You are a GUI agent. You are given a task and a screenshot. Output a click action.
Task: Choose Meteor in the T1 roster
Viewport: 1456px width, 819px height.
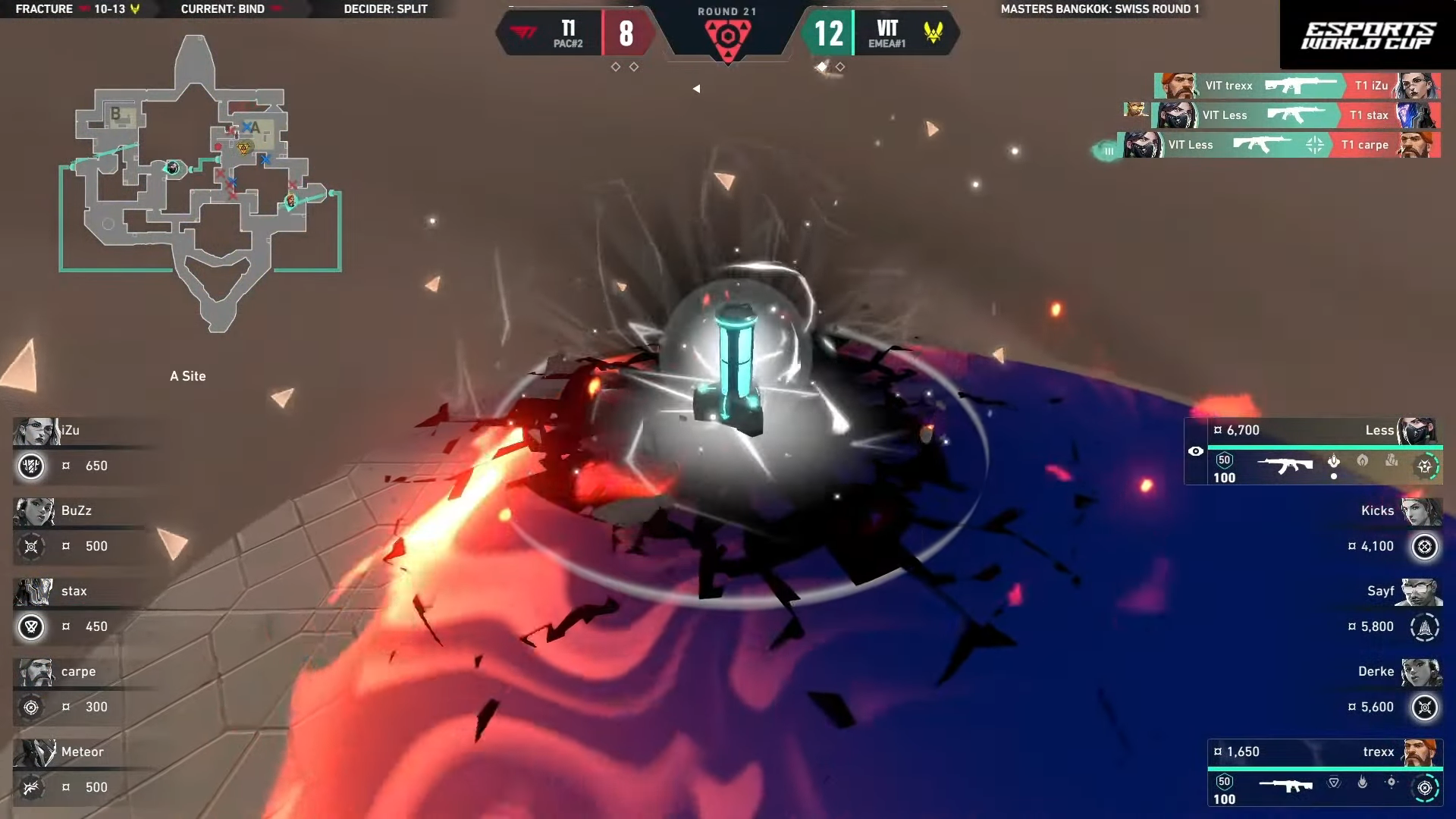83,770
